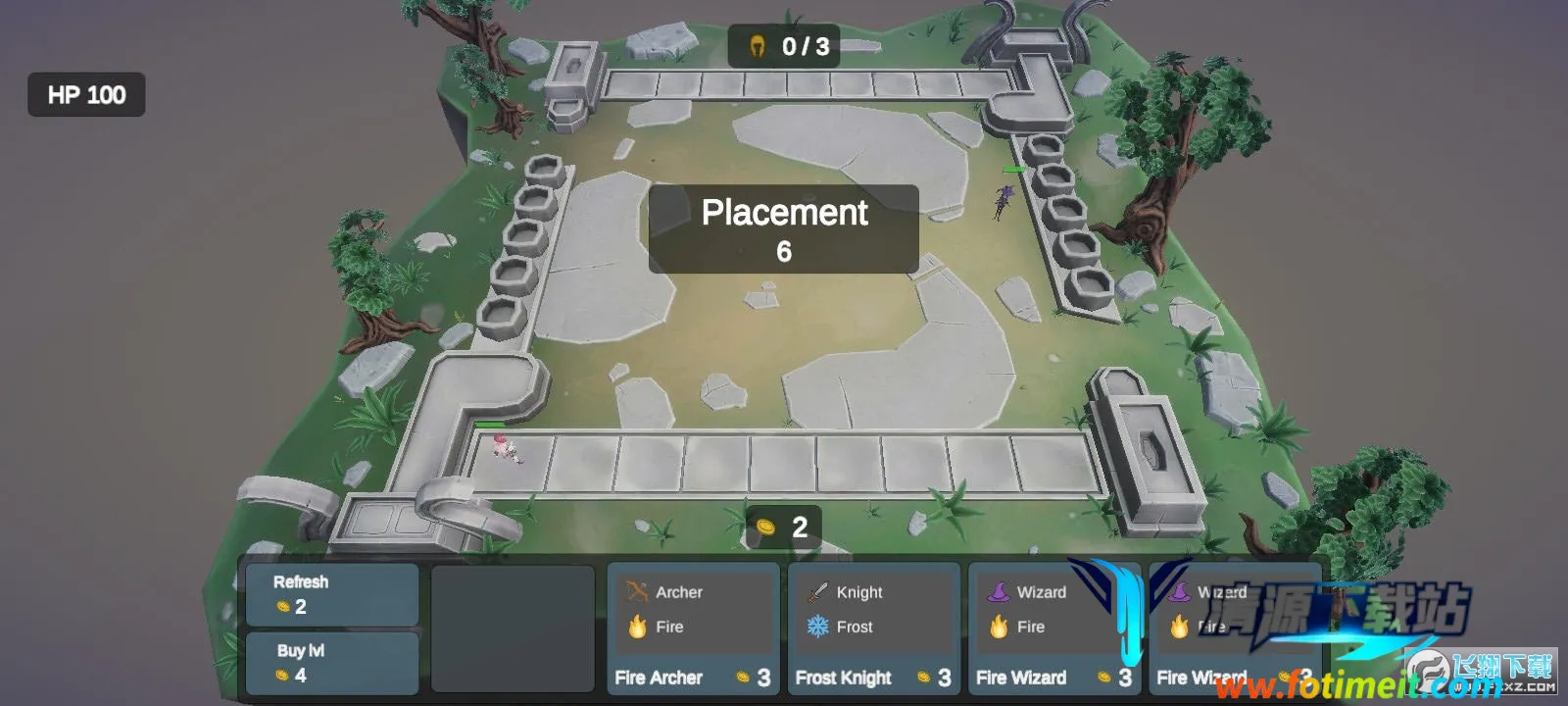The width and height of the screenshot is (1568, 706).
Task: Purchase the Fire Archer card
Action: (693, 629)
